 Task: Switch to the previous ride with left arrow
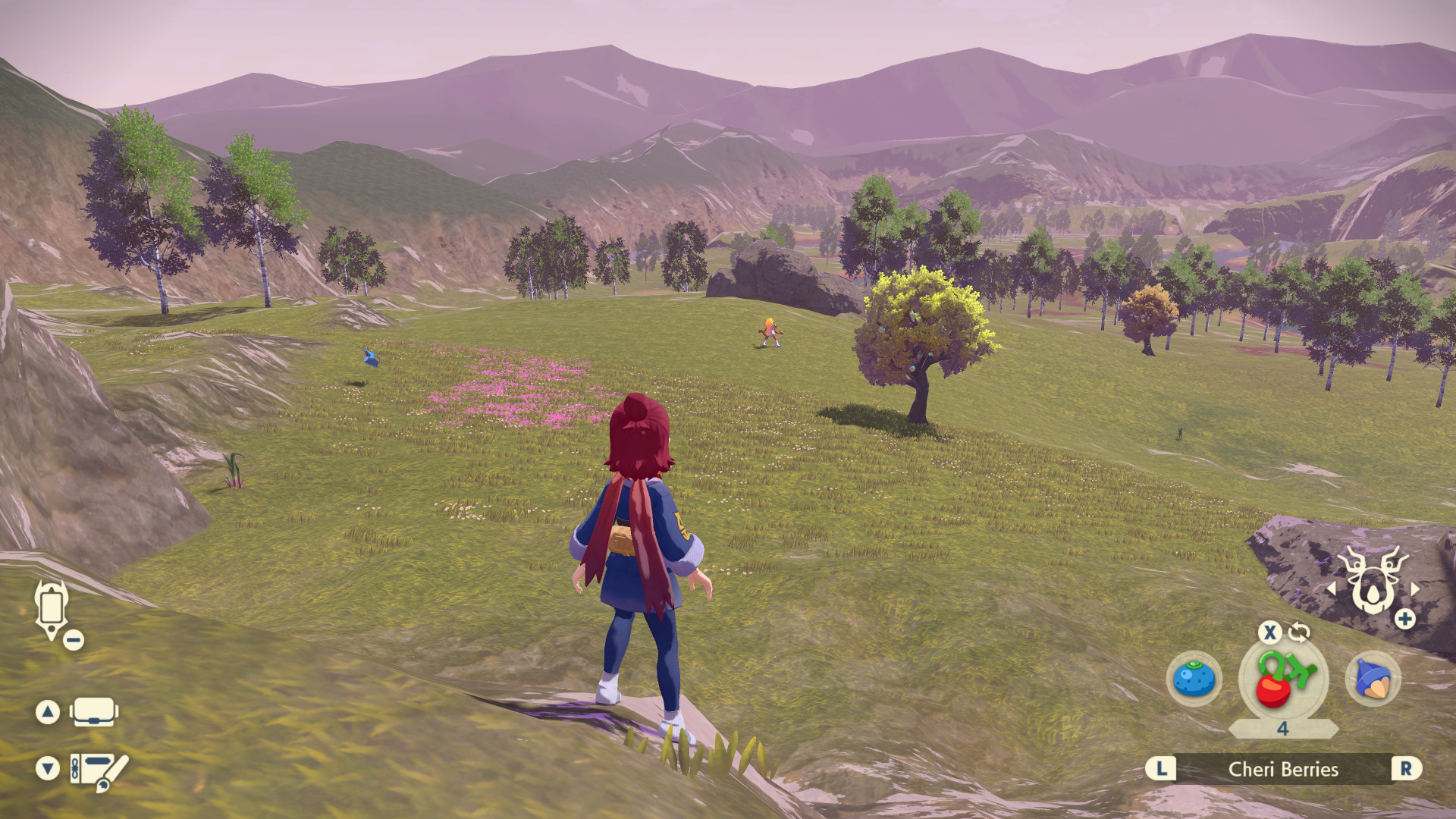click(x=1331, y=588)
